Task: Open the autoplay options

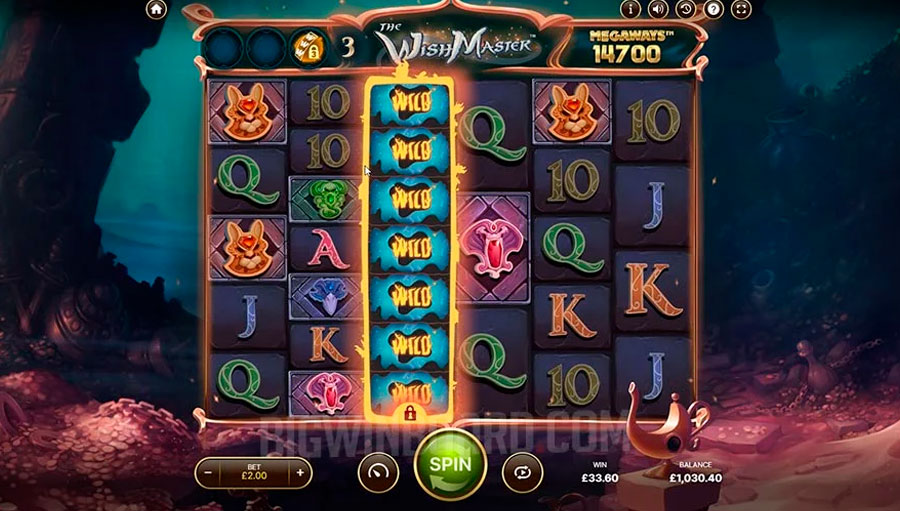Action: (x=521, y=469)
